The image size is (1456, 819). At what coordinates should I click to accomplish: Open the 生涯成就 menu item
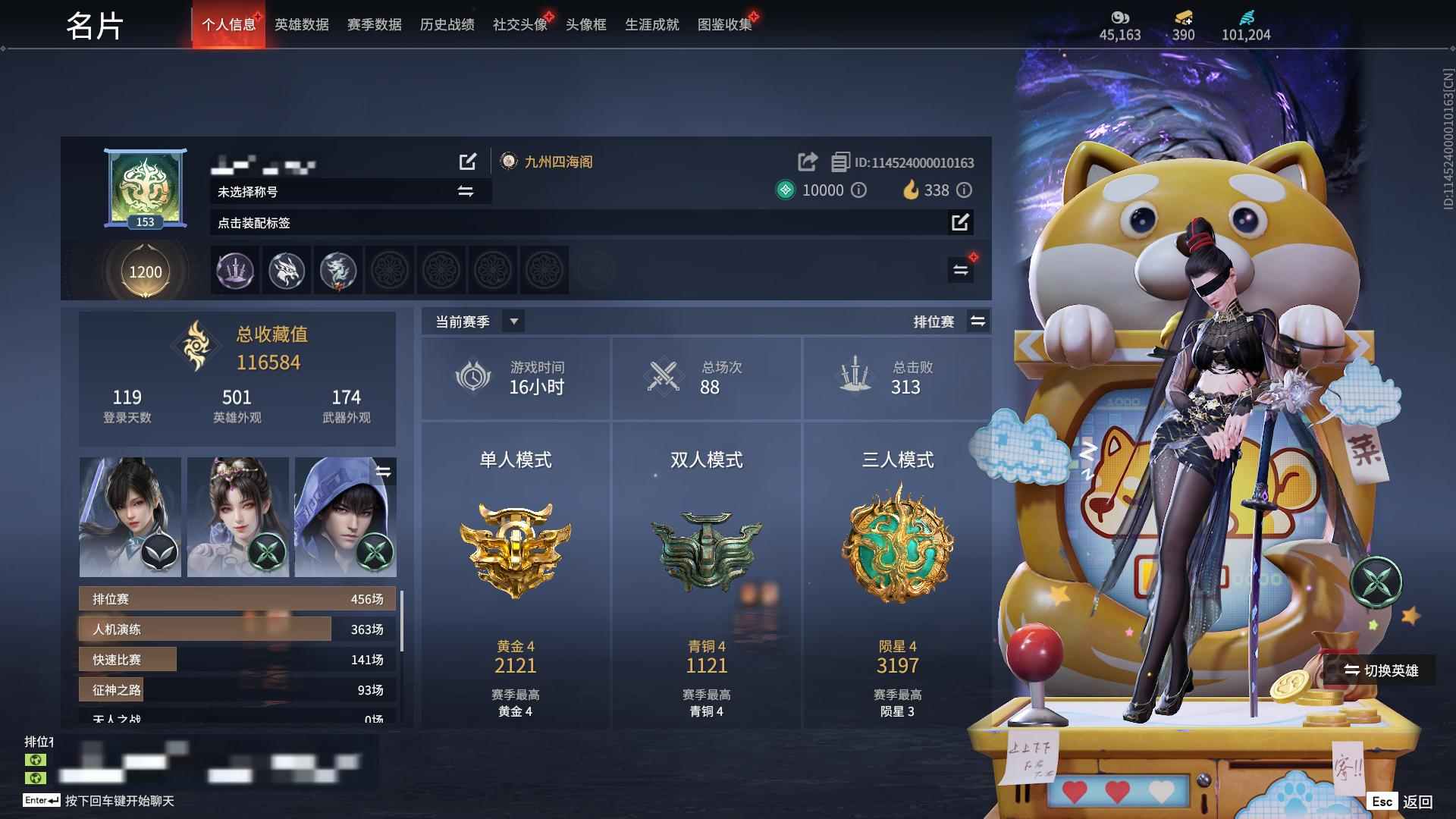click(x=651, y=24)
